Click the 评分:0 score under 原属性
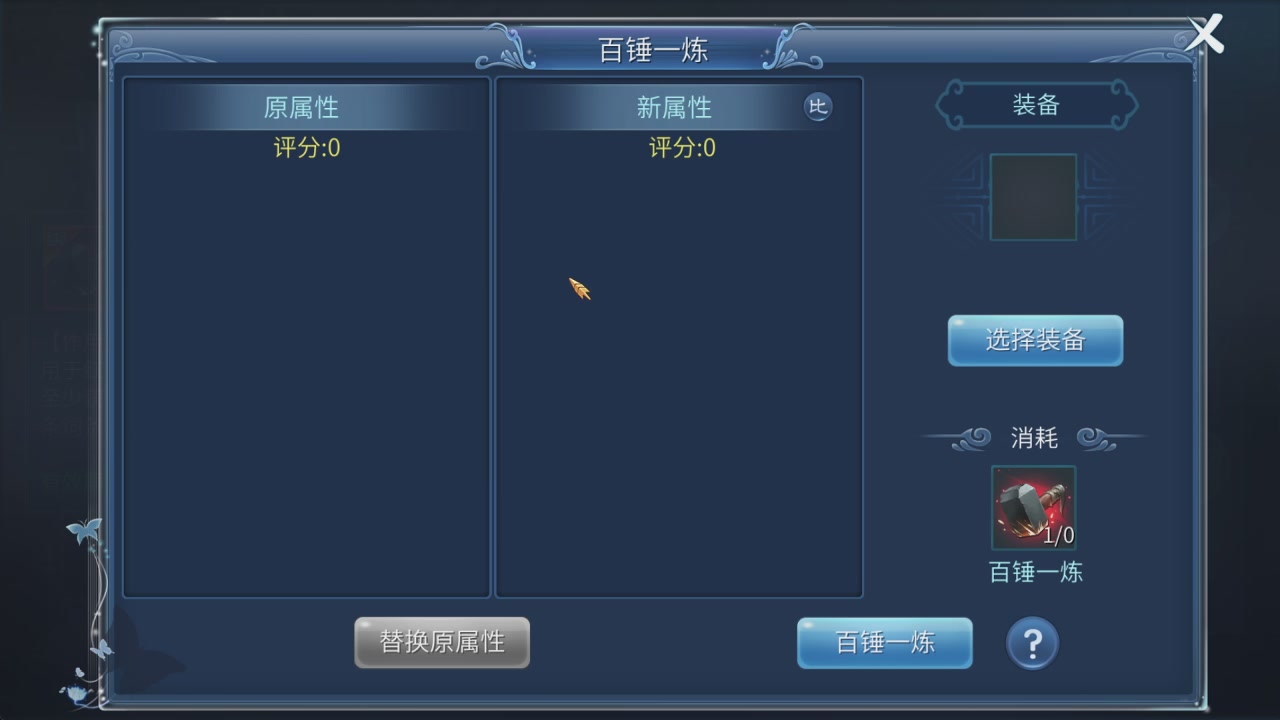This screenshot has height=720, width=1280. (x=306, y=148)
